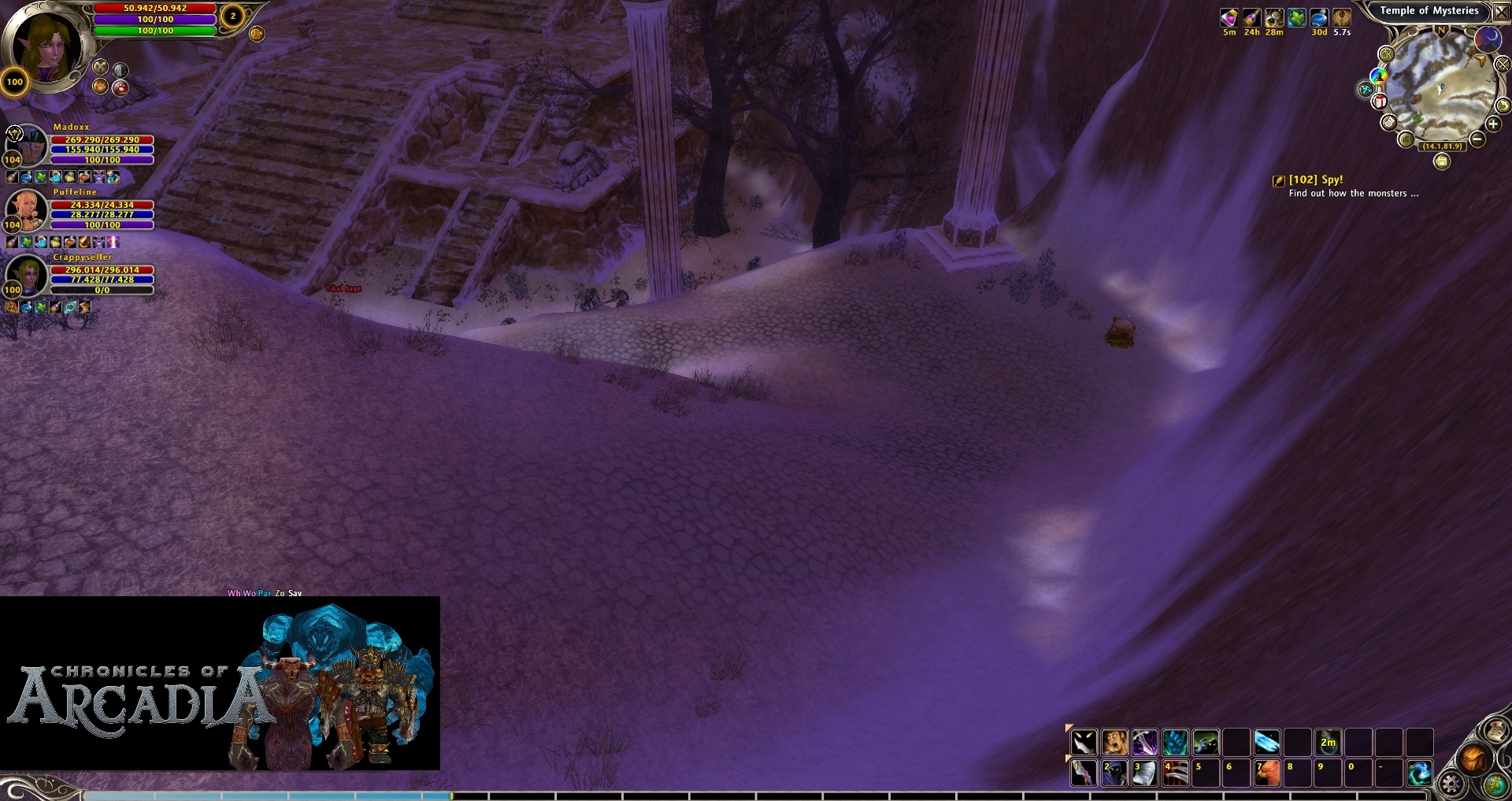Use the blue swirl skill in the equals slot

[1419, 773]
